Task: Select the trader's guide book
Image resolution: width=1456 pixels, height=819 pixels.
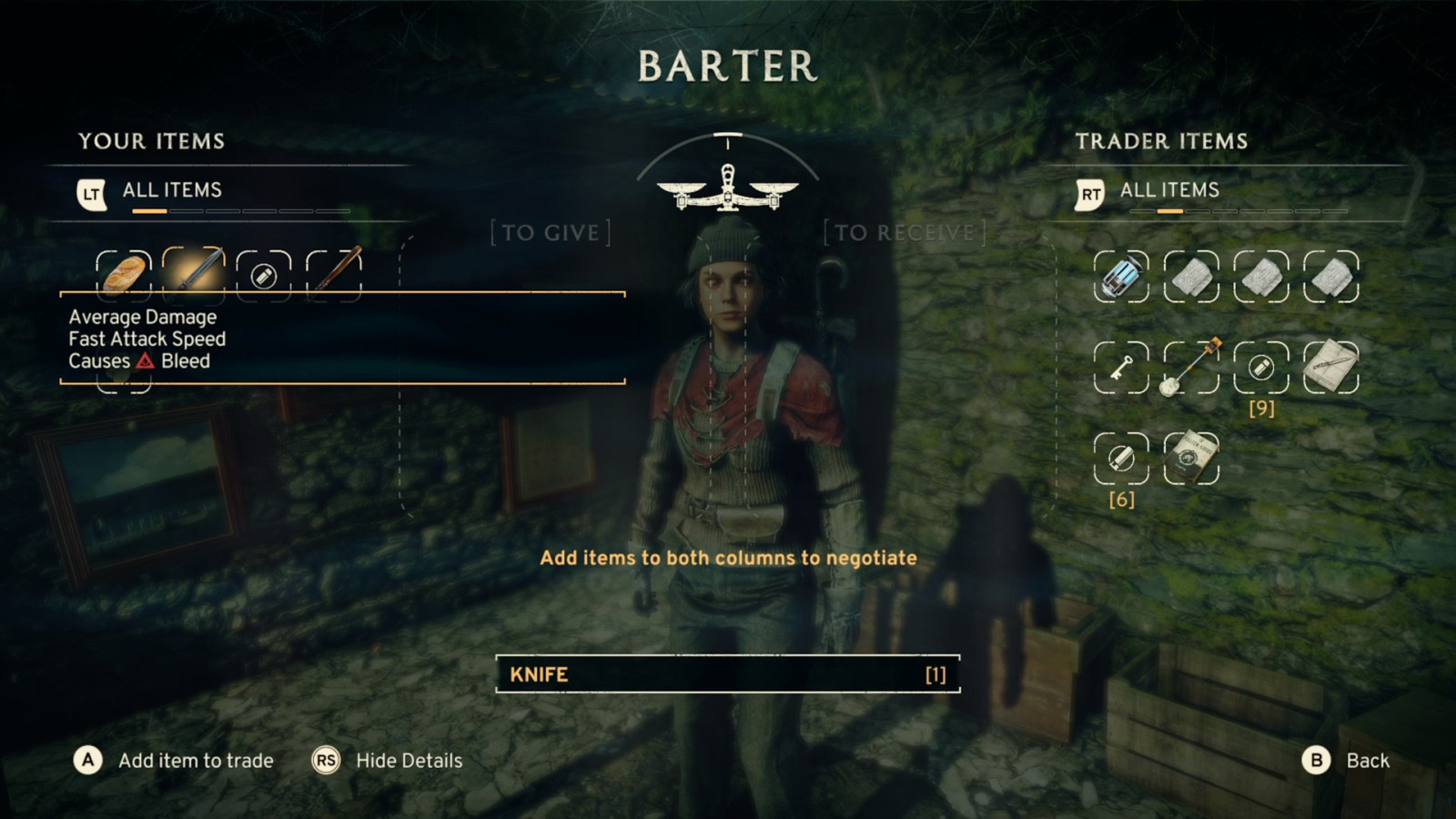Action: 1191,459
